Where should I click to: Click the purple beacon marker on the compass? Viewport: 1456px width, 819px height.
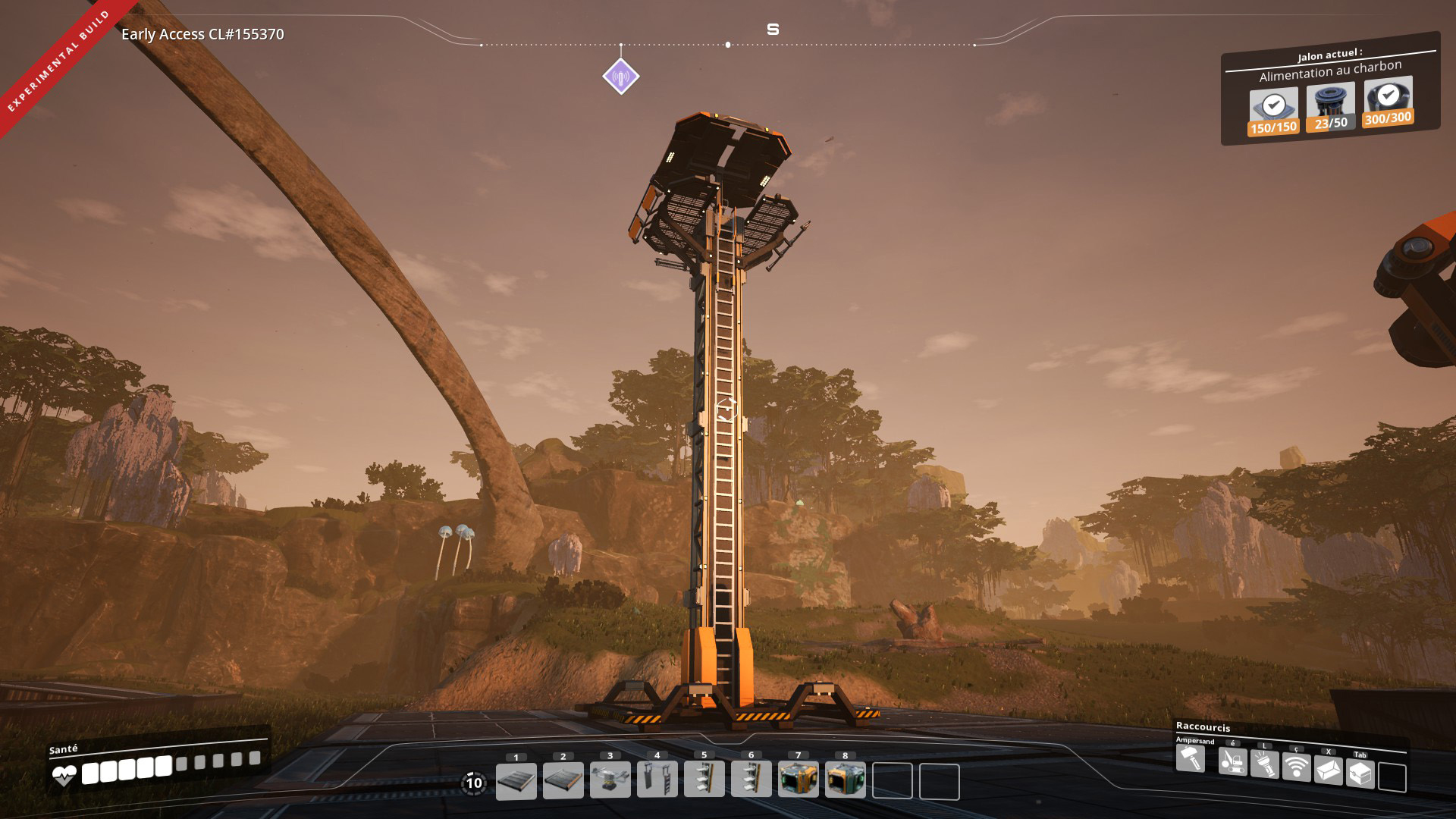pyautogui.click(x=621, y=77)
